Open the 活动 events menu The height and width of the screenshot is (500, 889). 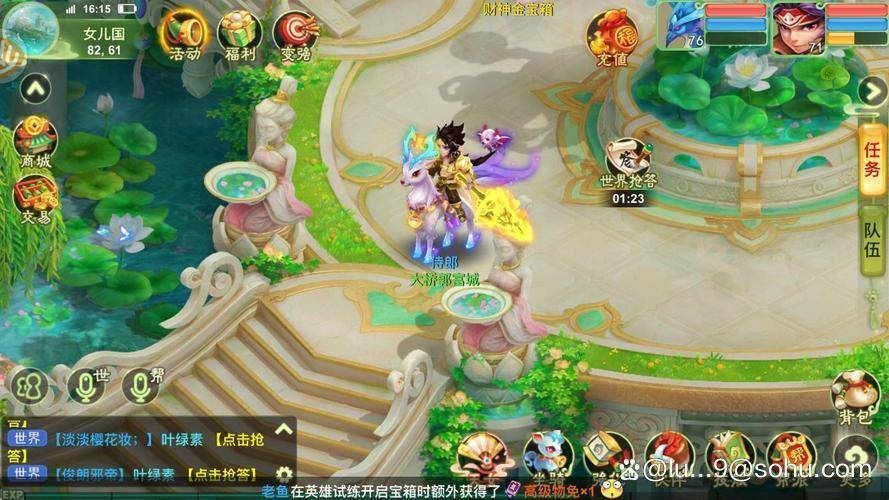183,35
